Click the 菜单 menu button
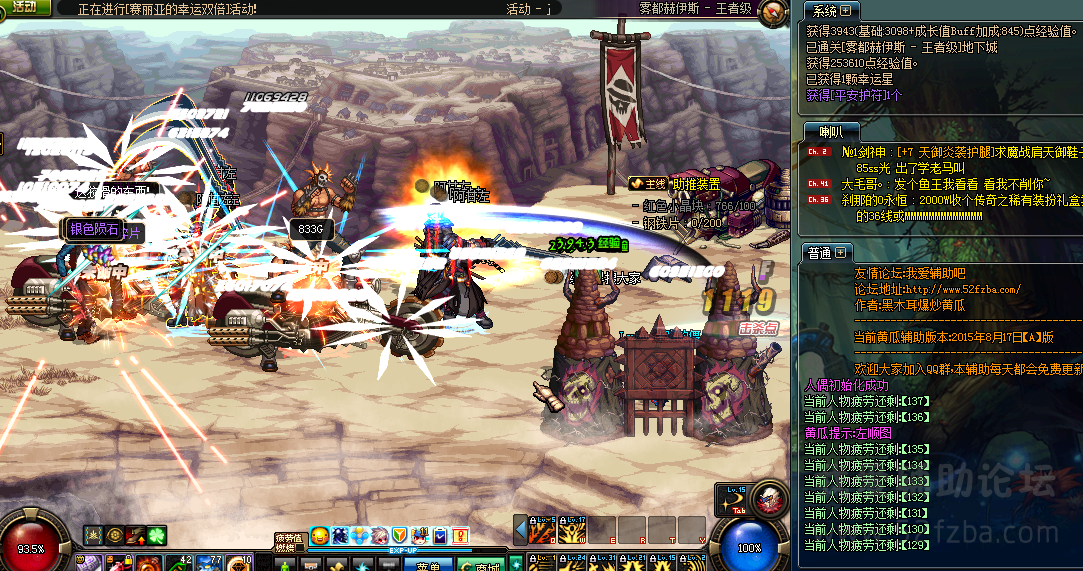Screen dimensions: 1083x571 pos(429,565)
